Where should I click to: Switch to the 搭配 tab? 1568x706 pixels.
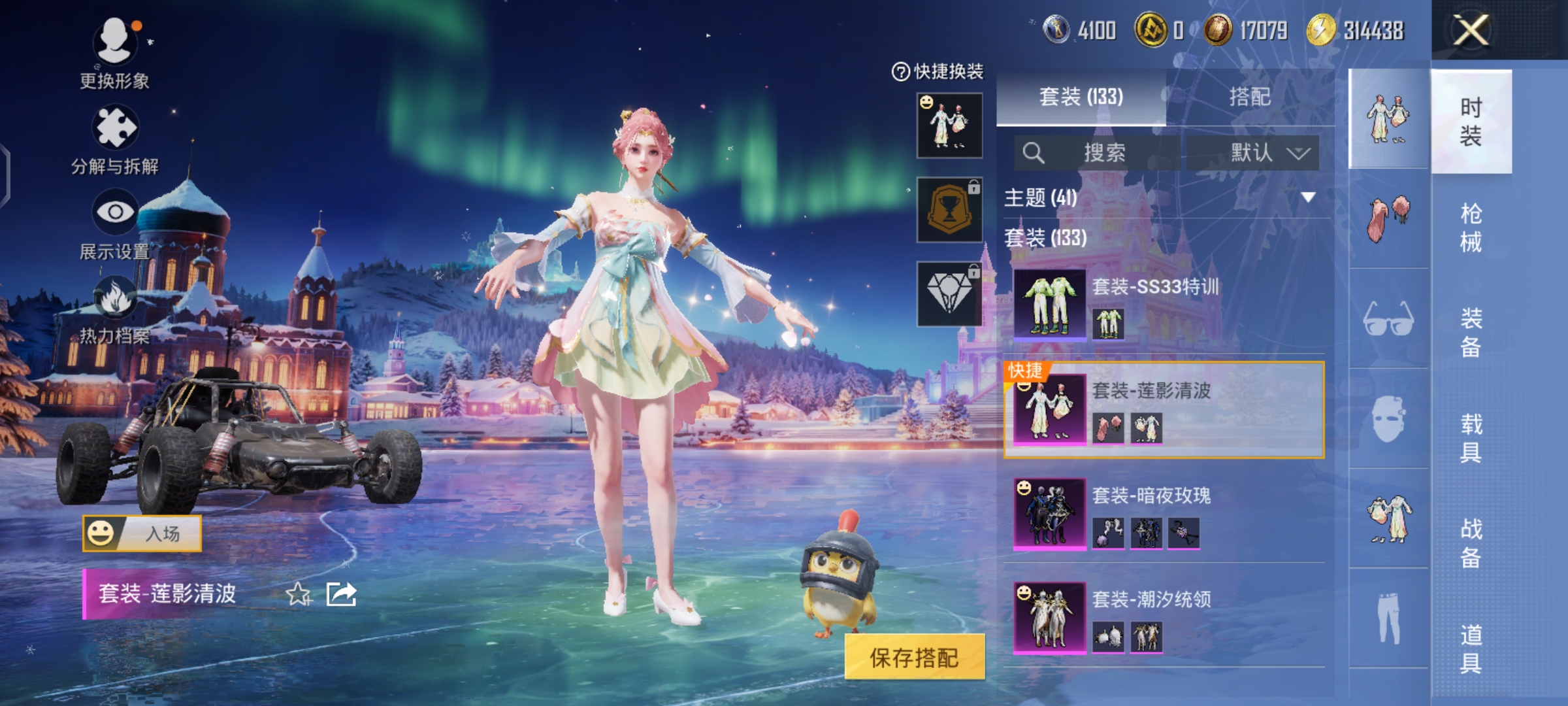pyautogui.click(x=1250, y=97)
